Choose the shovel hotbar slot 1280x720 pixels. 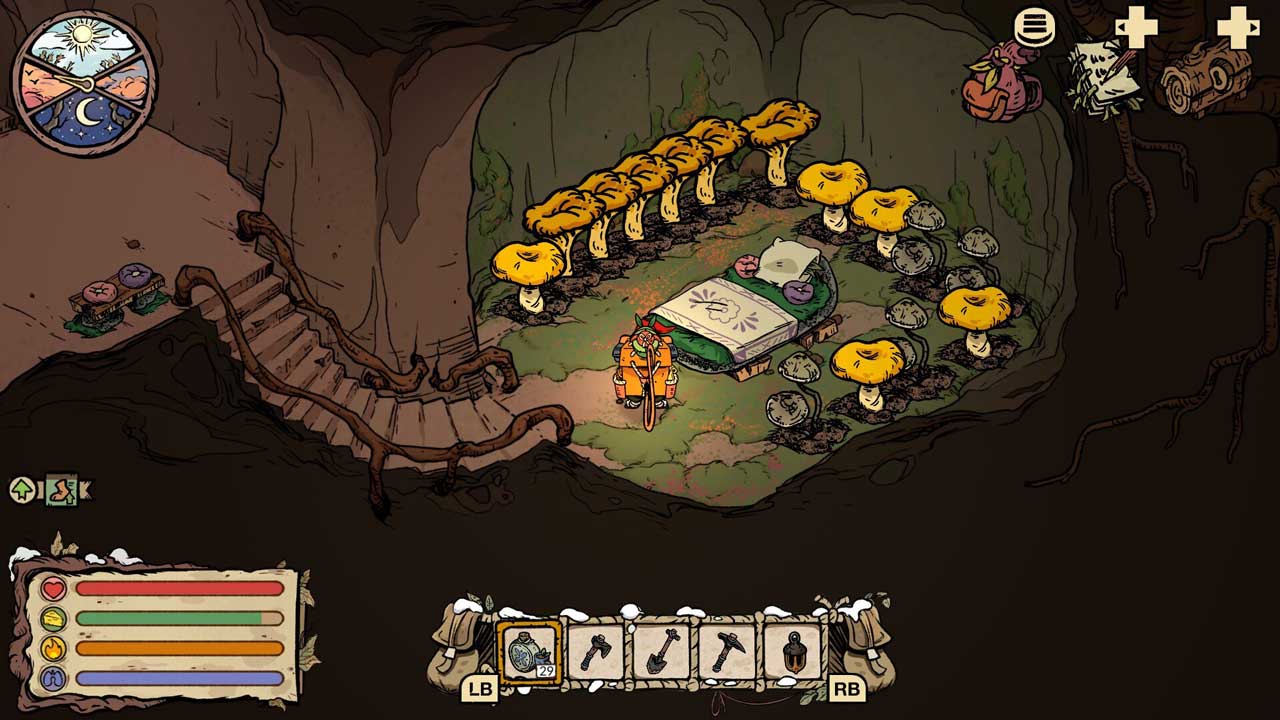pos(661,652)
